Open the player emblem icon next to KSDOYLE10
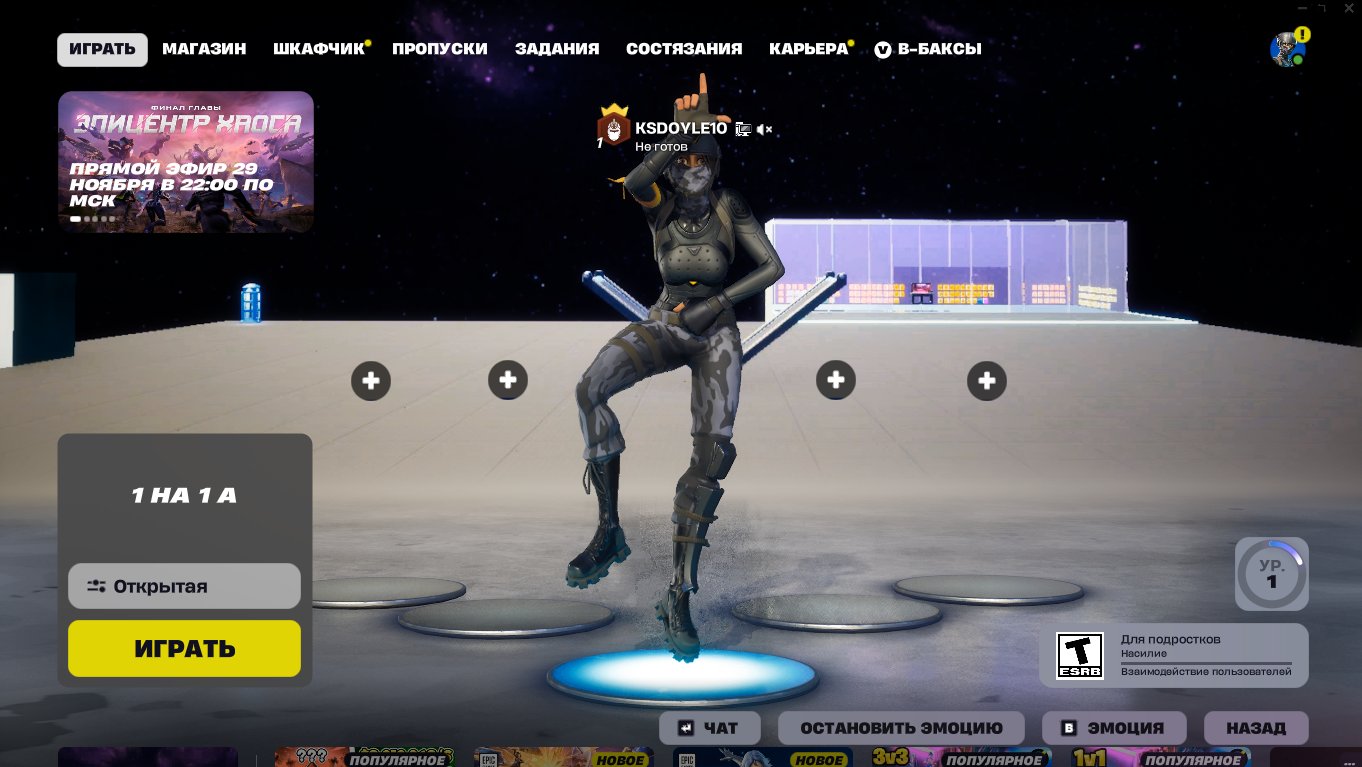Image resolution: width=1362 pixels, height=767 pixels. tap(612, 130)
